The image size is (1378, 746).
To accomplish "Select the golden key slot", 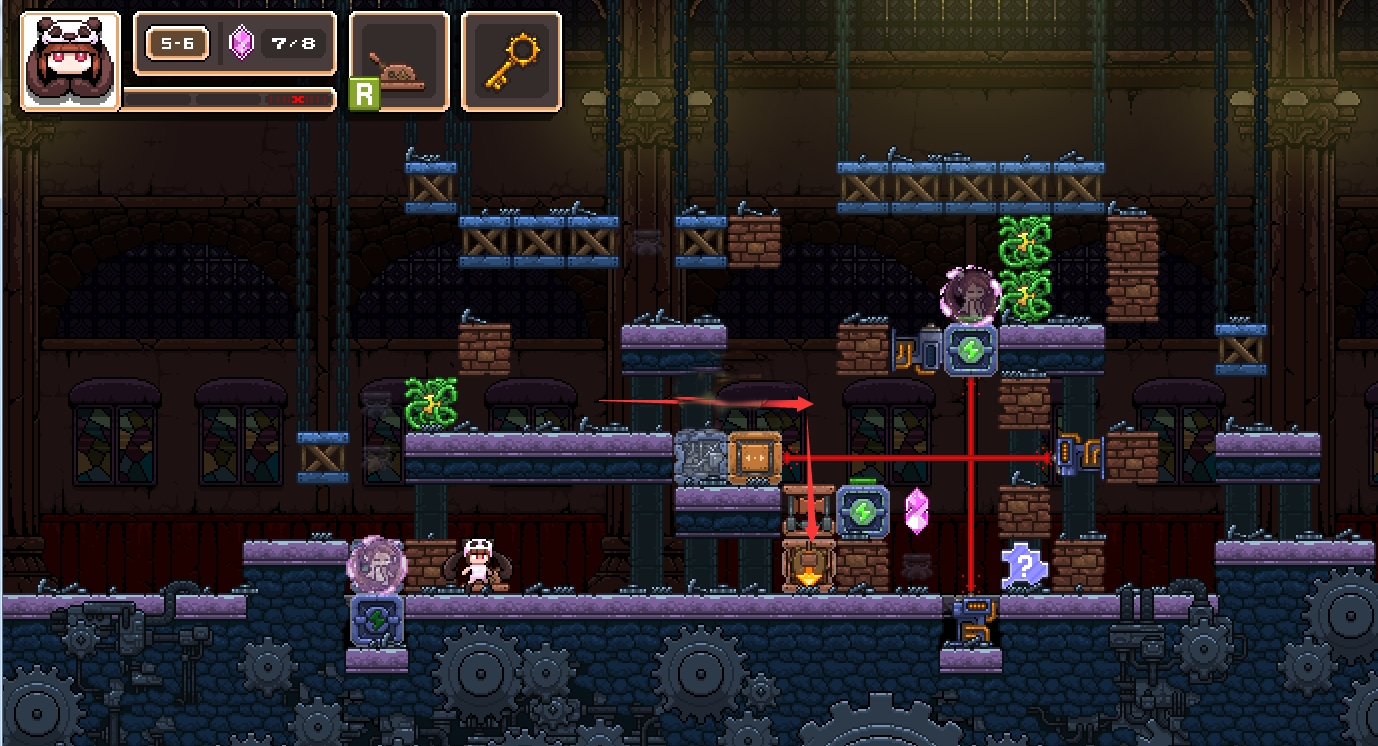I will point(511,61).
